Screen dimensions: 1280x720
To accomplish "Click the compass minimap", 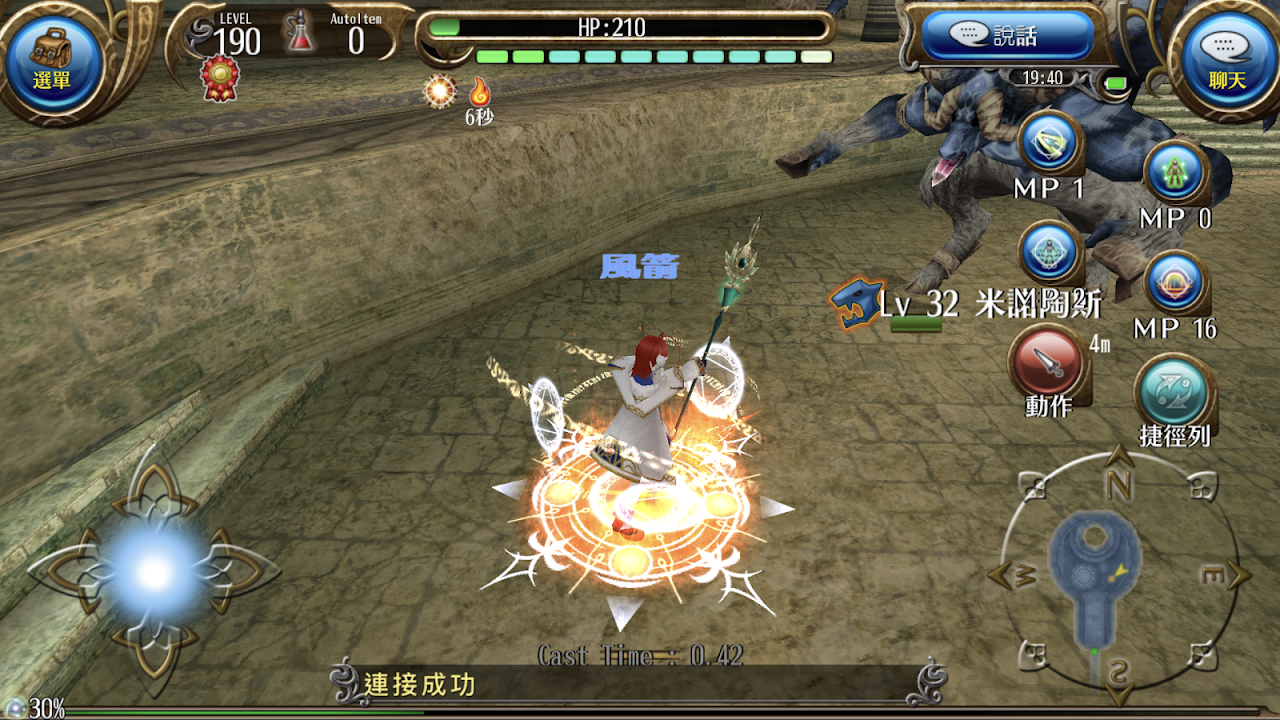I will click(1118, 575).
